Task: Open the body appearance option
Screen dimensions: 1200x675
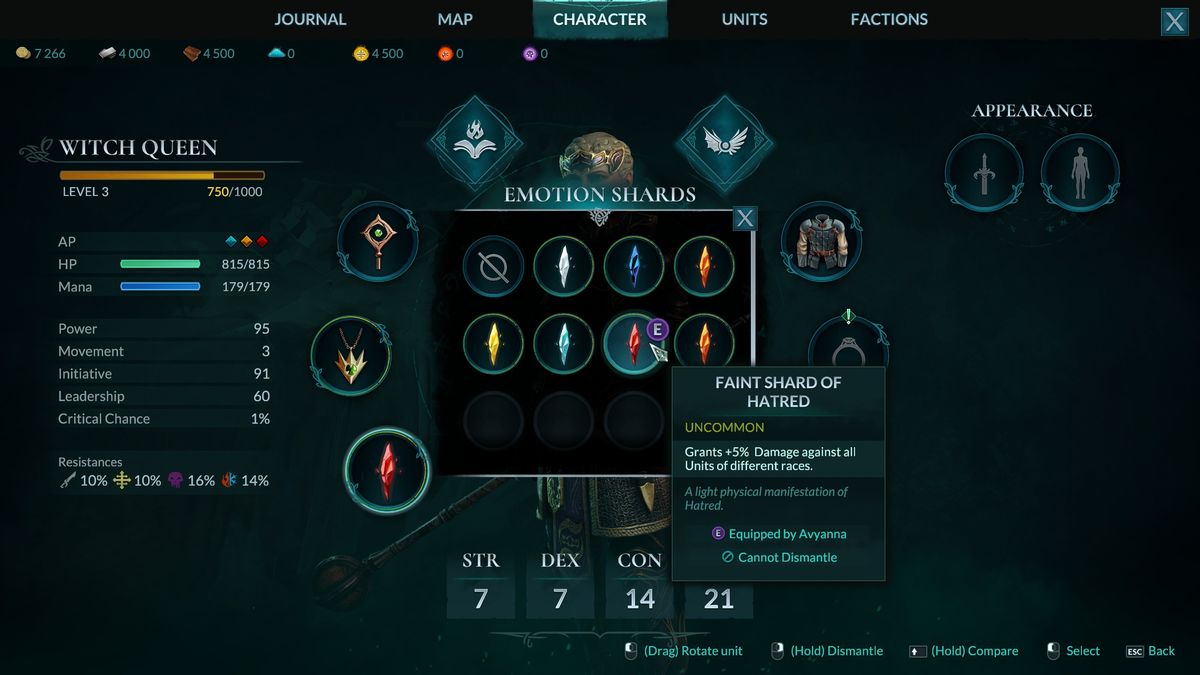Action: [1079, 172]
